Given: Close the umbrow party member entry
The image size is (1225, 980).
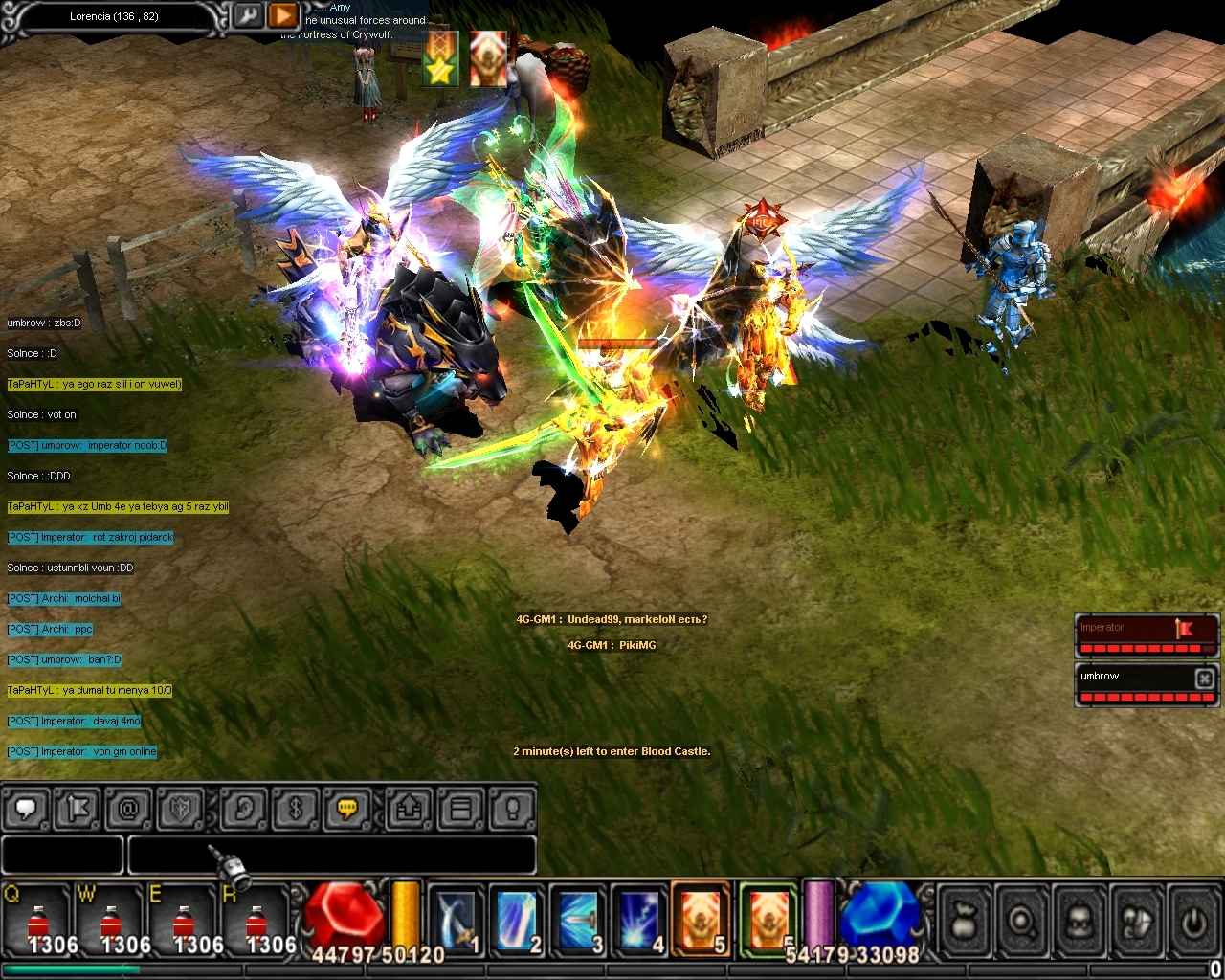Looking at the screenshot, I should pyautogui.click(x=1204, y=678).
